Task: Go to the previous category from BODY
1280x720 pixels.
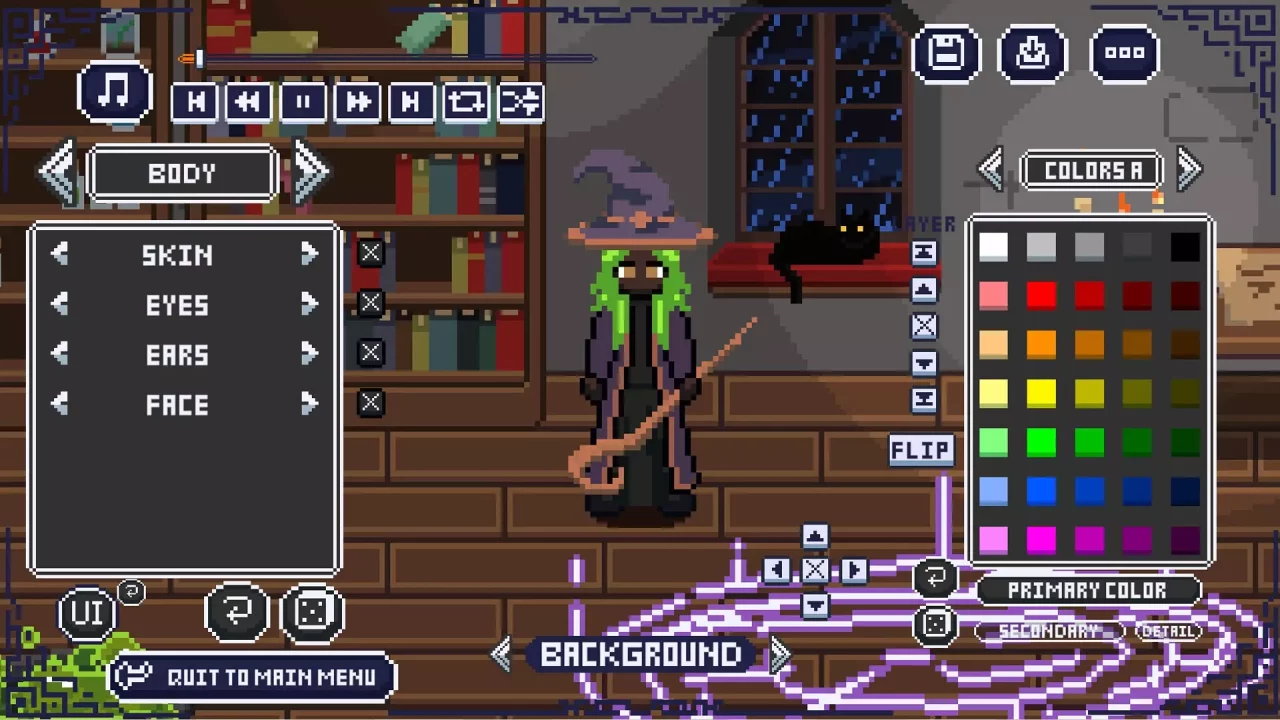Action: click(x=57, y=170)
